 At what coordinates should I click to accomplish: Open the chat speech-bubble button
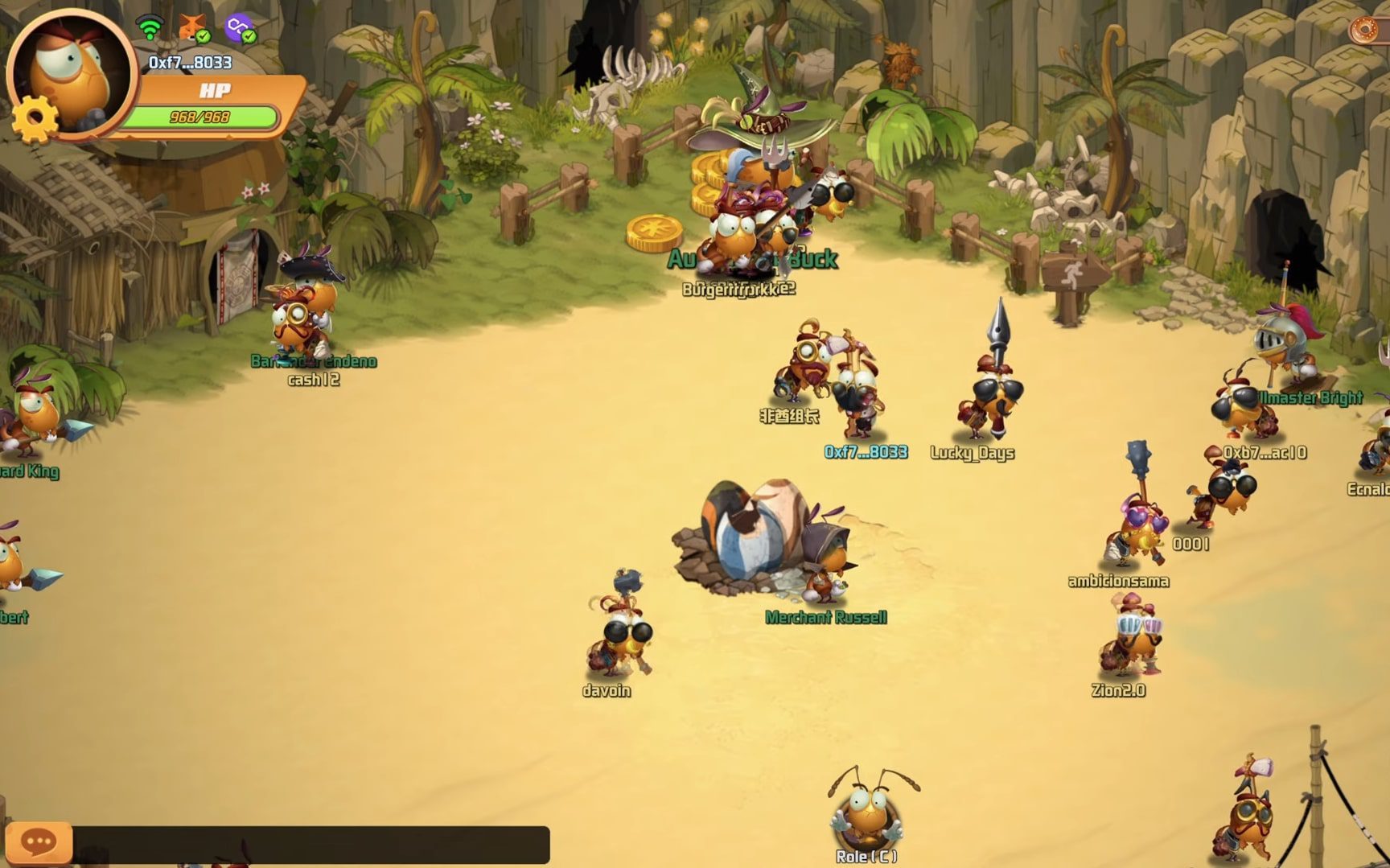(38, 842)
